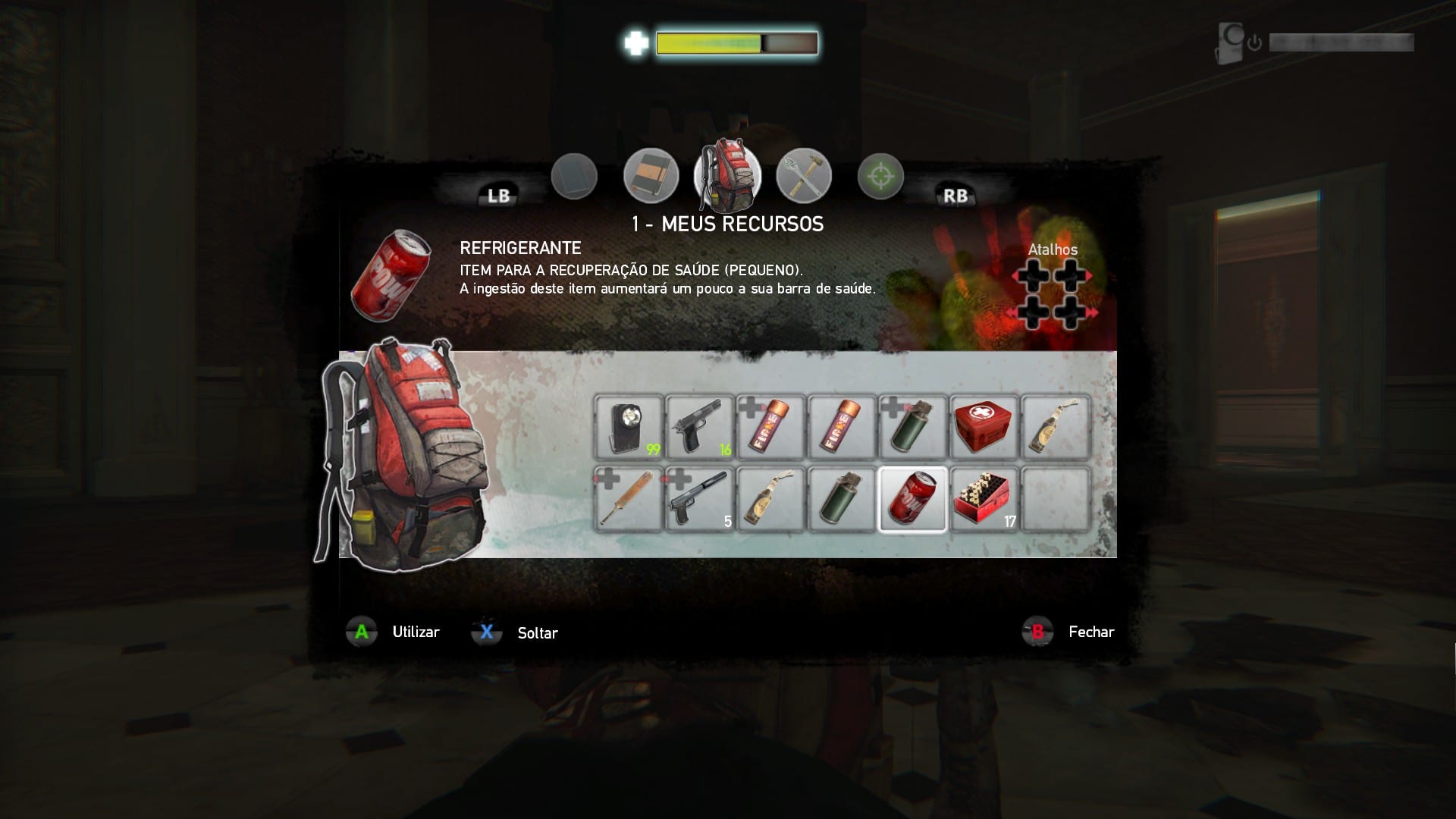Select the flashlight inventory slot
This screenshot has height=819, width=1456.
point(629,427)
